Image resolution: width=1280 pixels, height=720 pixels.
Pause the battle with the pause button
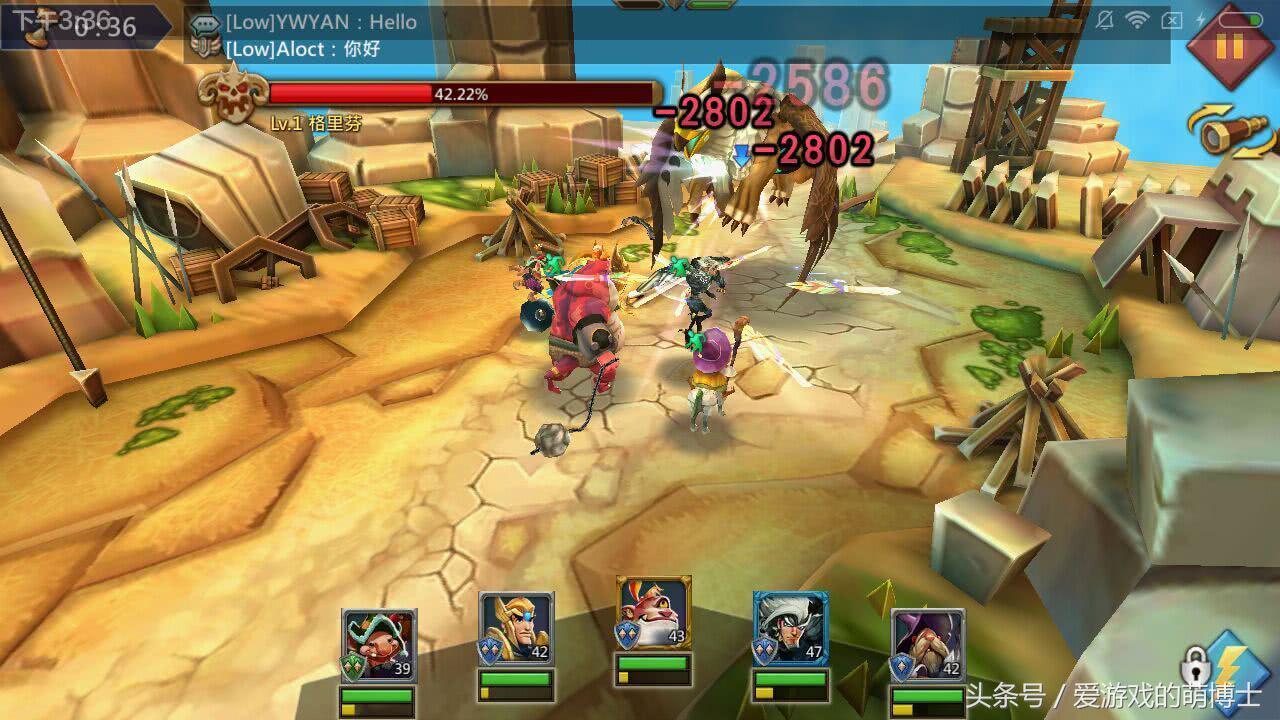(x=1229, y=46)
